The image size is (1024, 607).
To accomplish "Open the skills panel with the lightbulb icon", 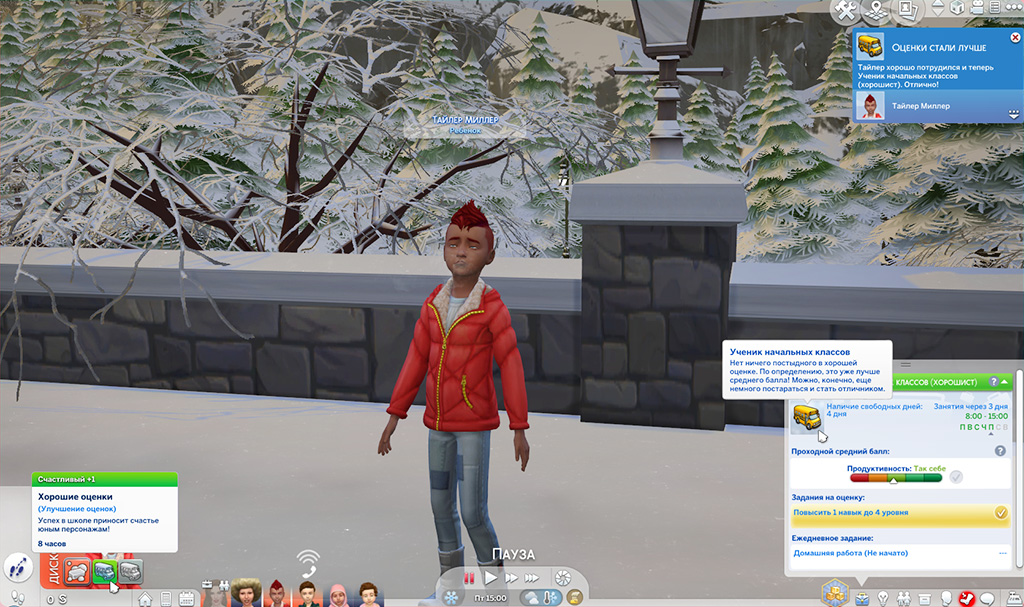I will pos(883,598).
